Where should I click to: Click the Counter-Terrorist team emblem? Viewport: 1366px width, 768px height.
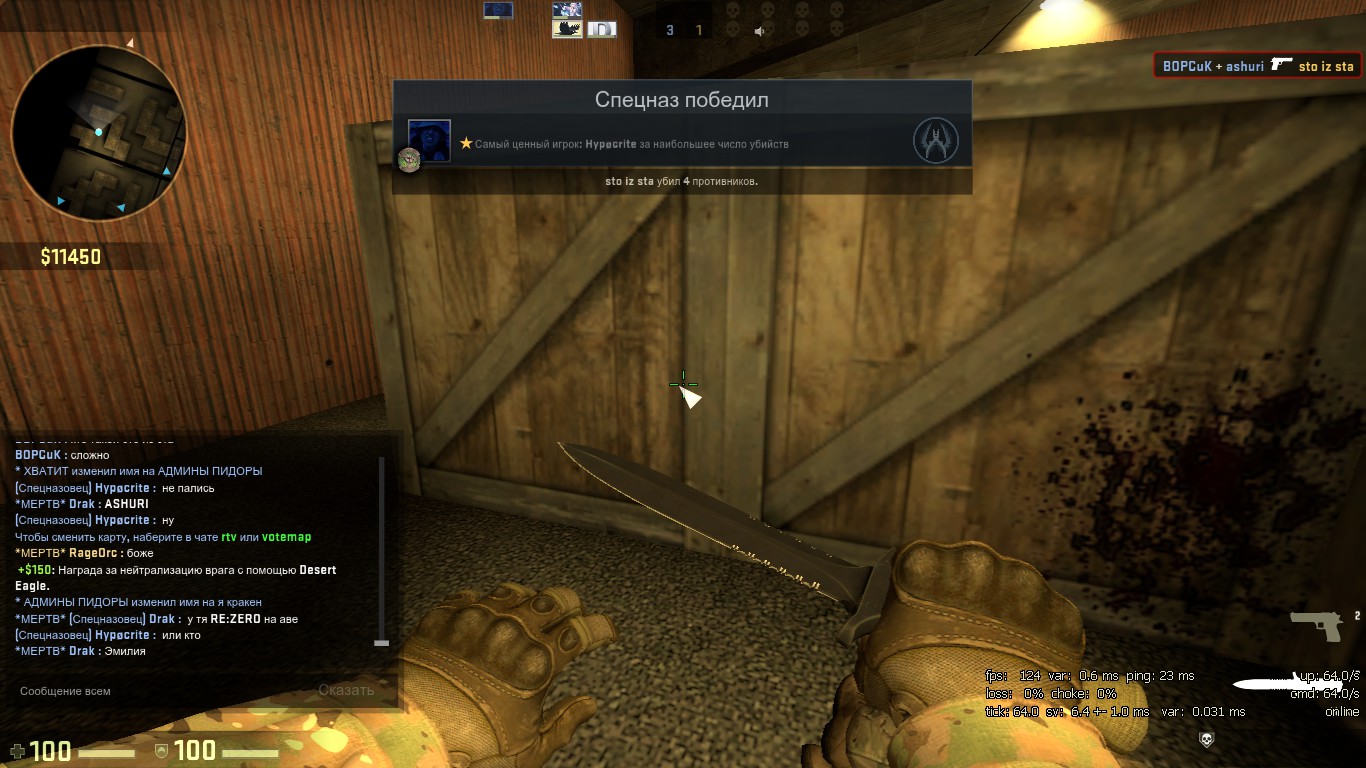tap(935, 142)
